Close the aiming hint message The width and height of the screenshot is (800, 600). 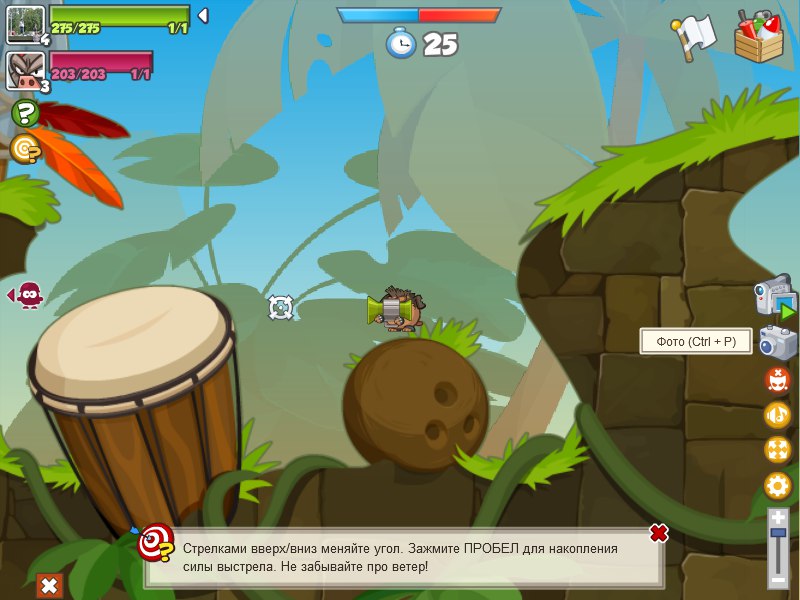pyautogui.click(x=658, y=533)
